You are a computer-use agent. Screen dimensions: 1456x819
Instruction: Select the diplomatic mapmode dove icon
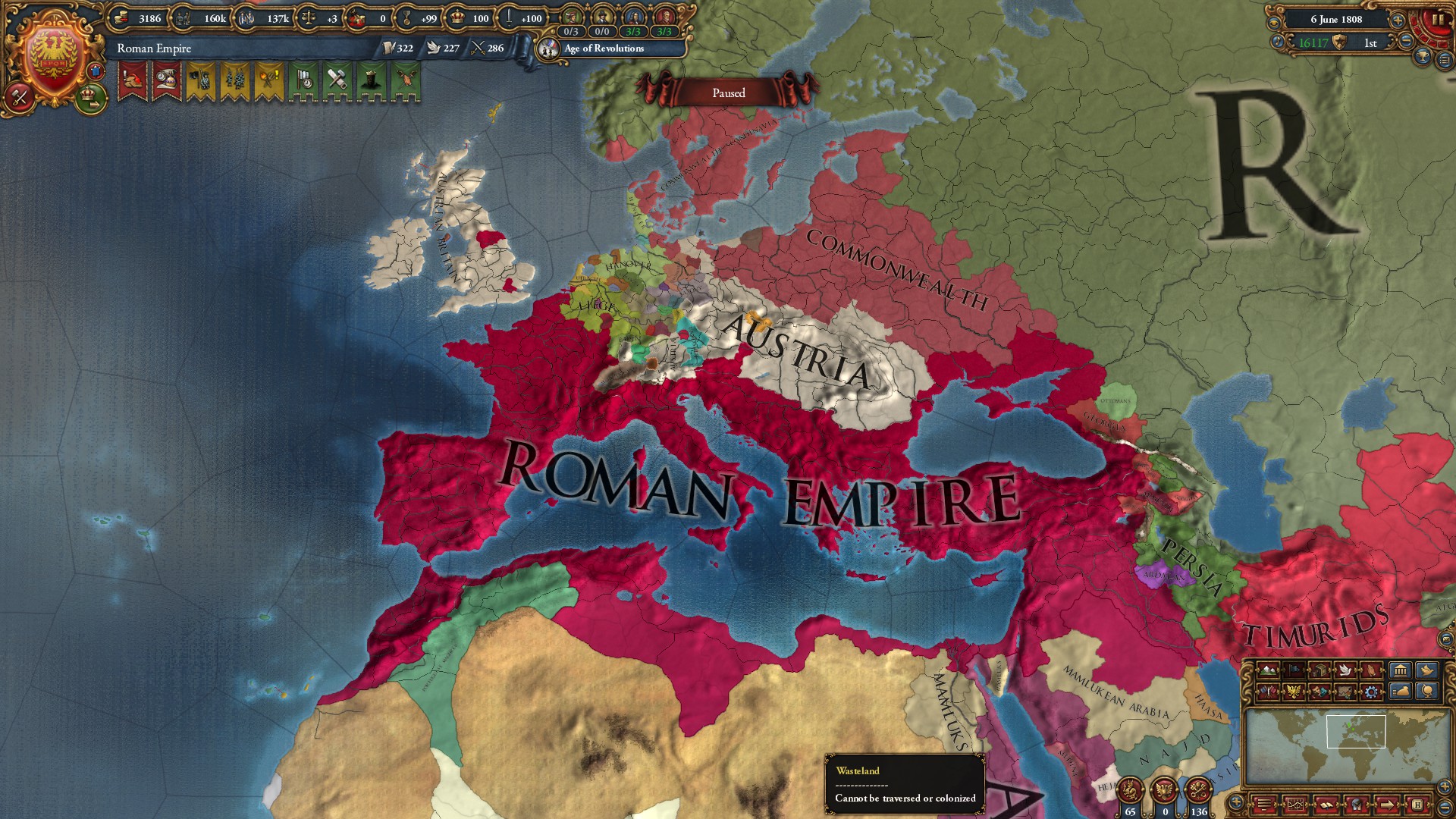[1345, 670]
